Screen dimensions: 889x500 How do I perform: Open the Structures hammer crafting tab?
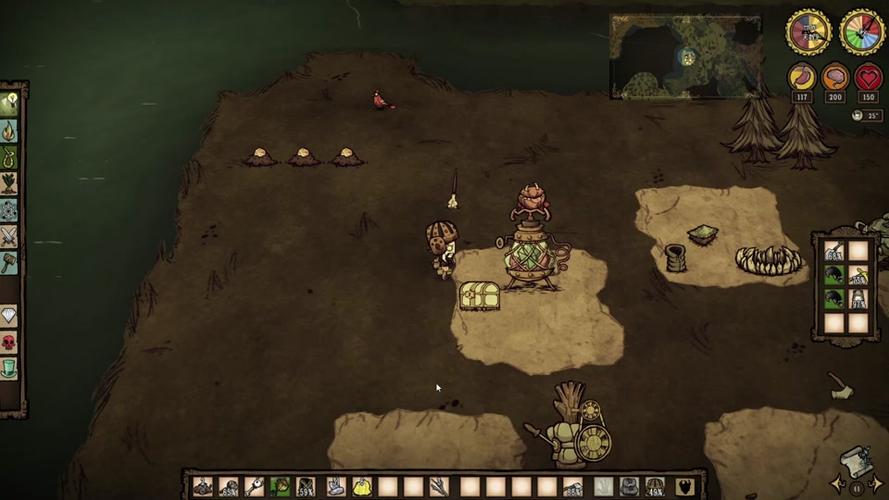[x=10, y=262]
